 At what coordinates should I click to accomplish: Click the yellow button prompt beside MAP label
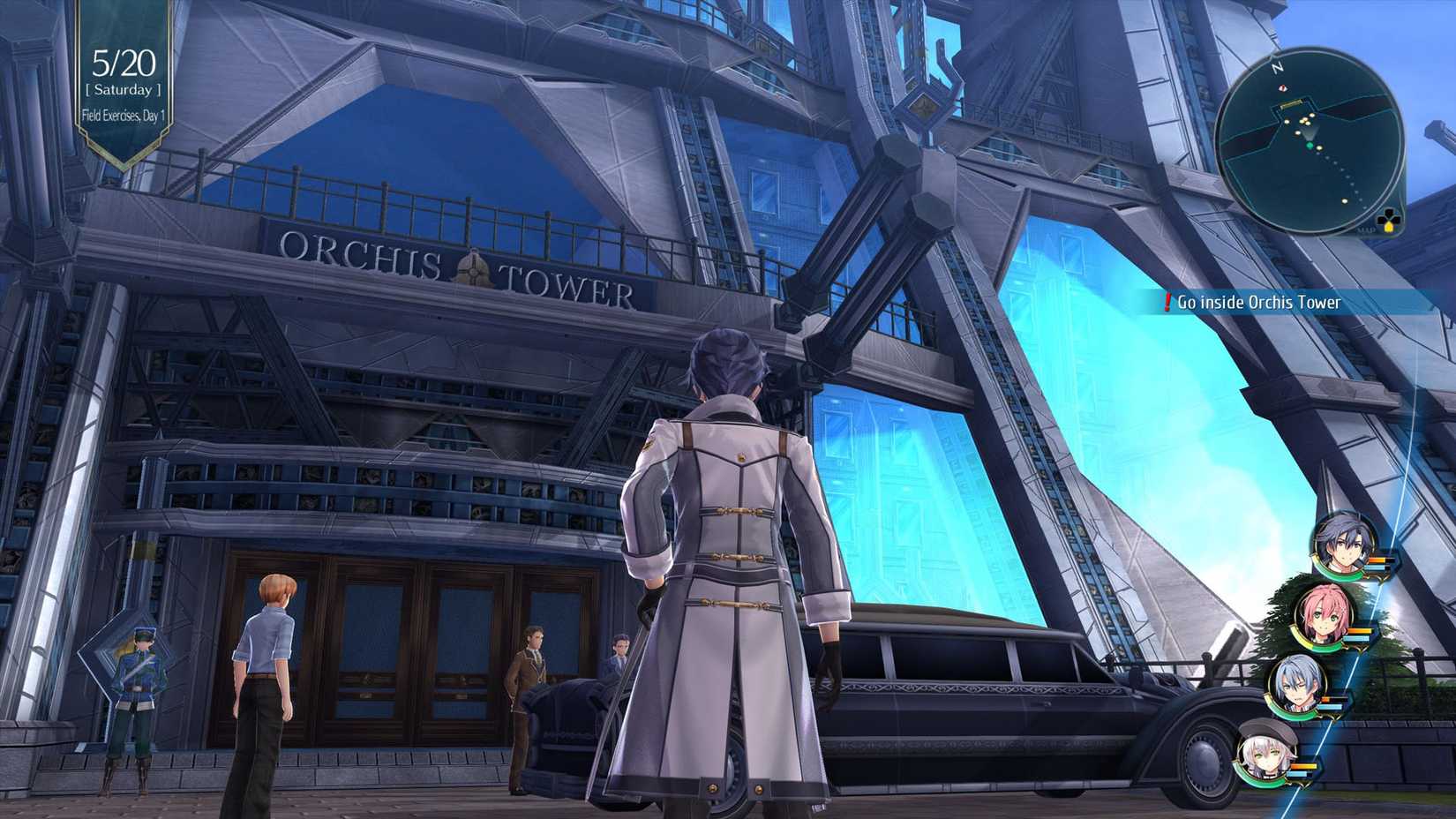coord(1388,226)
